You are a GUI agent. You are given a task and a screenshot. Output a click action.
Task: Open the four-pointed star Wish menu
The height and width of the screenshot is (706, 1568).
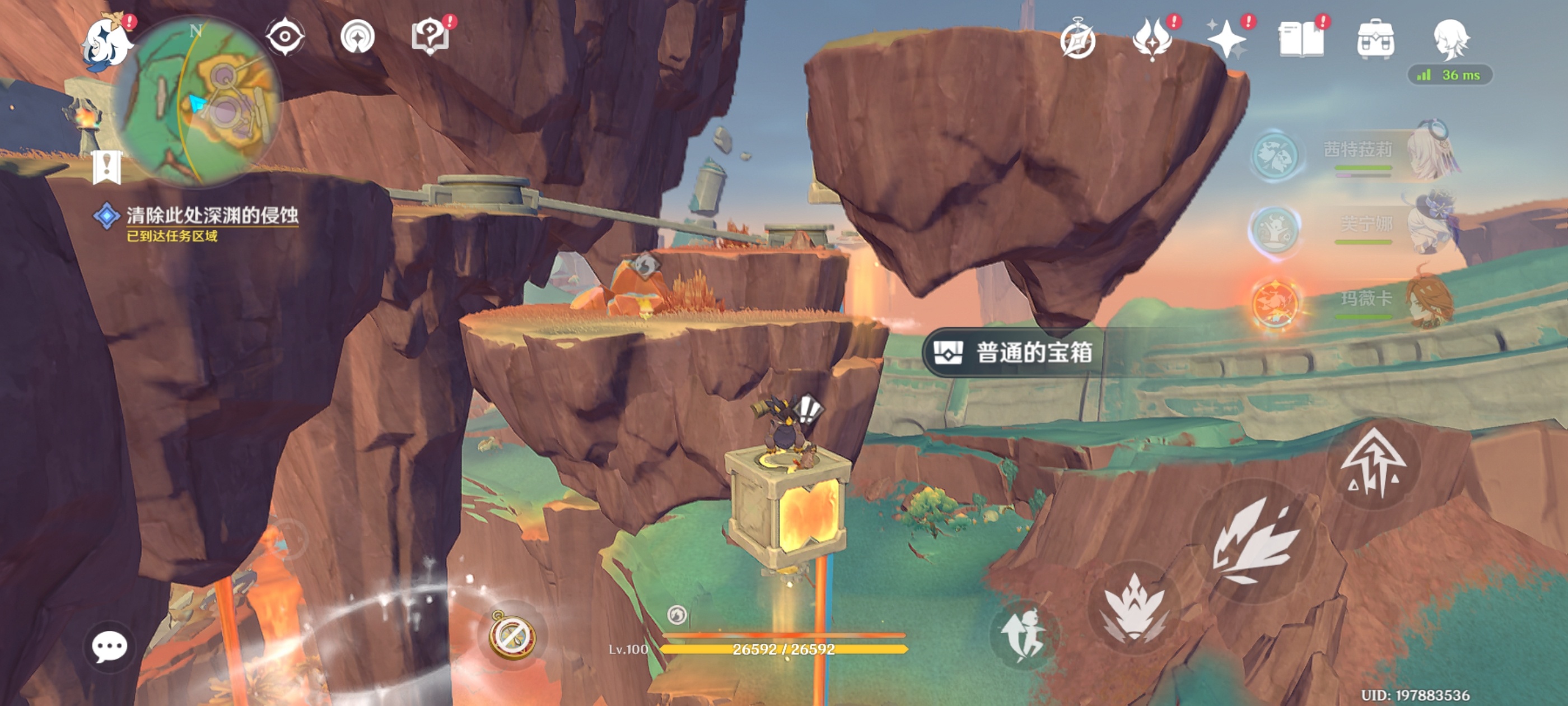point(1226,40)
